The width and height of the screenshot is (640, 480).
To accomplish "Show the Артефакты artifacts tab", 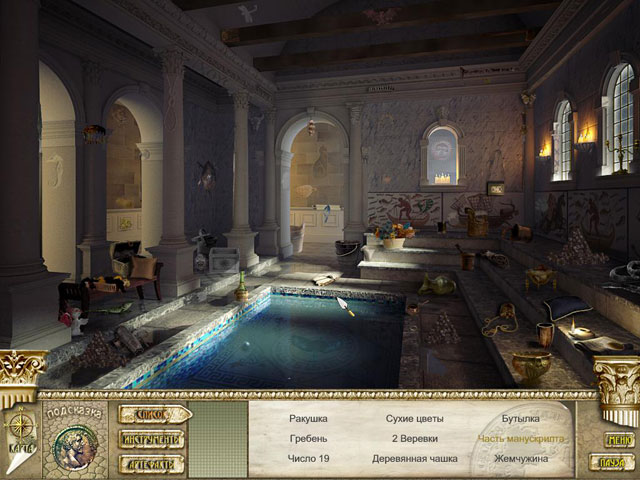I will [152, 462].
